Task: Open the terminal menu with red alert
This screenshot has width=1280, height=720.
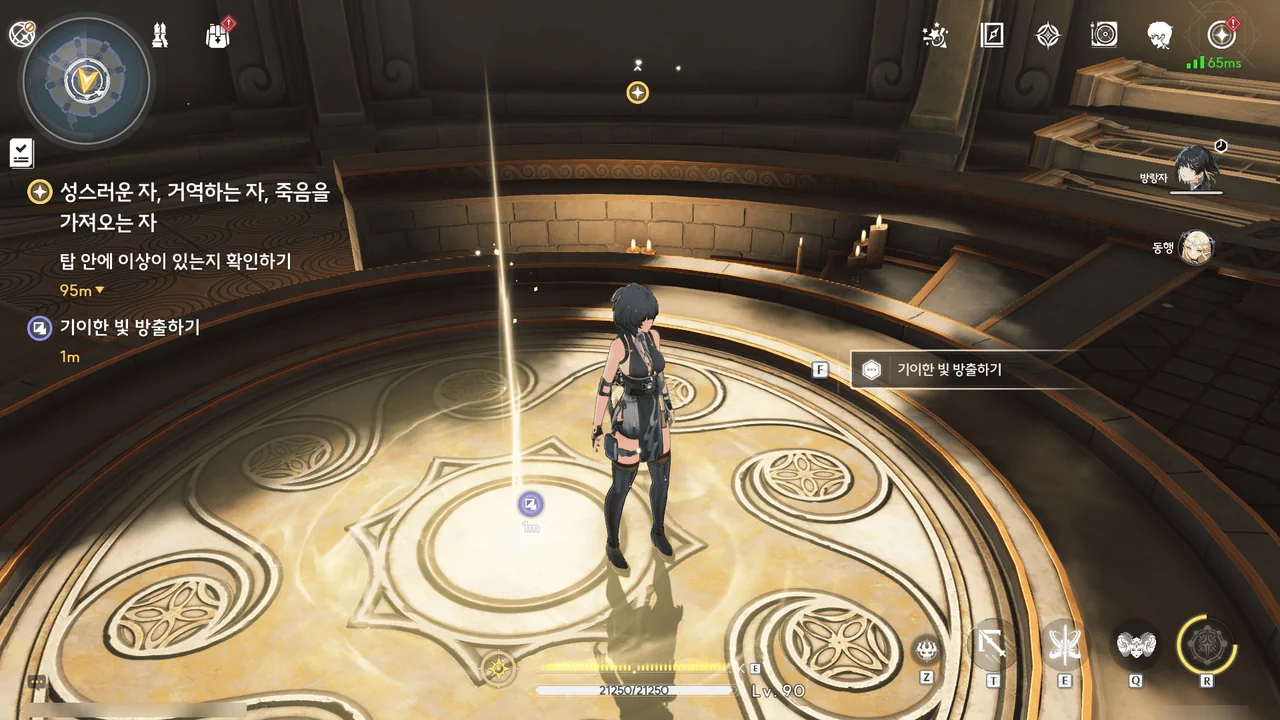Action: pos(1220,35)
